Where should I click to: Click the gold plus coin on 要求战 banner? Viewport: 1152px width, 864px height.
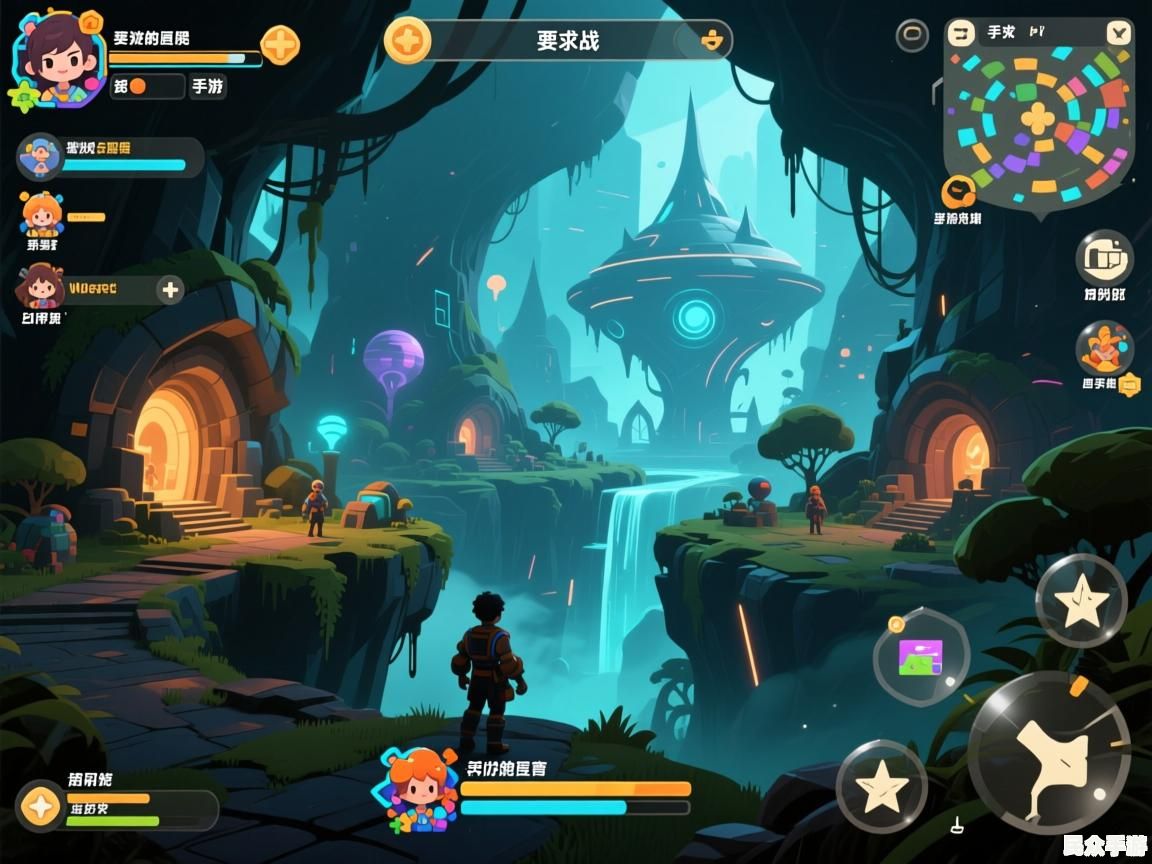pyautogui.click(x=408, y=41)
